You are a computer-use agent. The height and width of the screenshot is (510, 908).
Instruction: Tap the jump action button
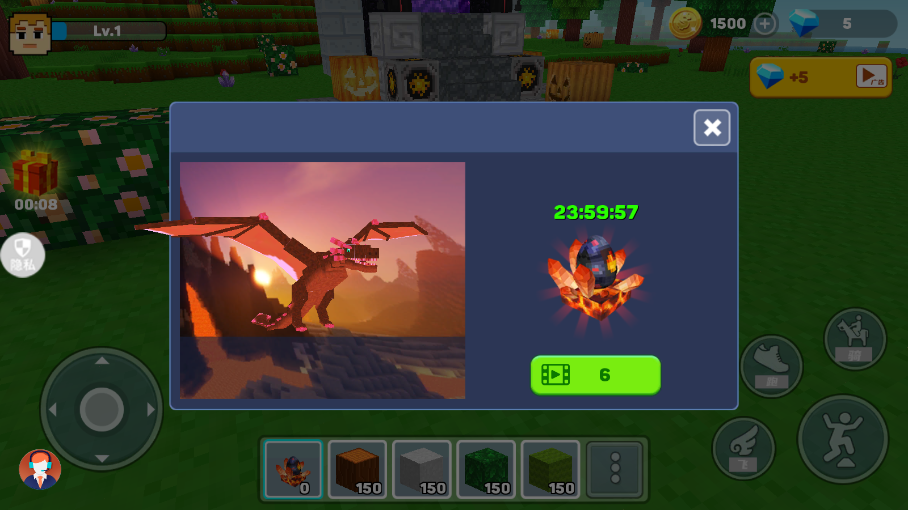[842, 439]
